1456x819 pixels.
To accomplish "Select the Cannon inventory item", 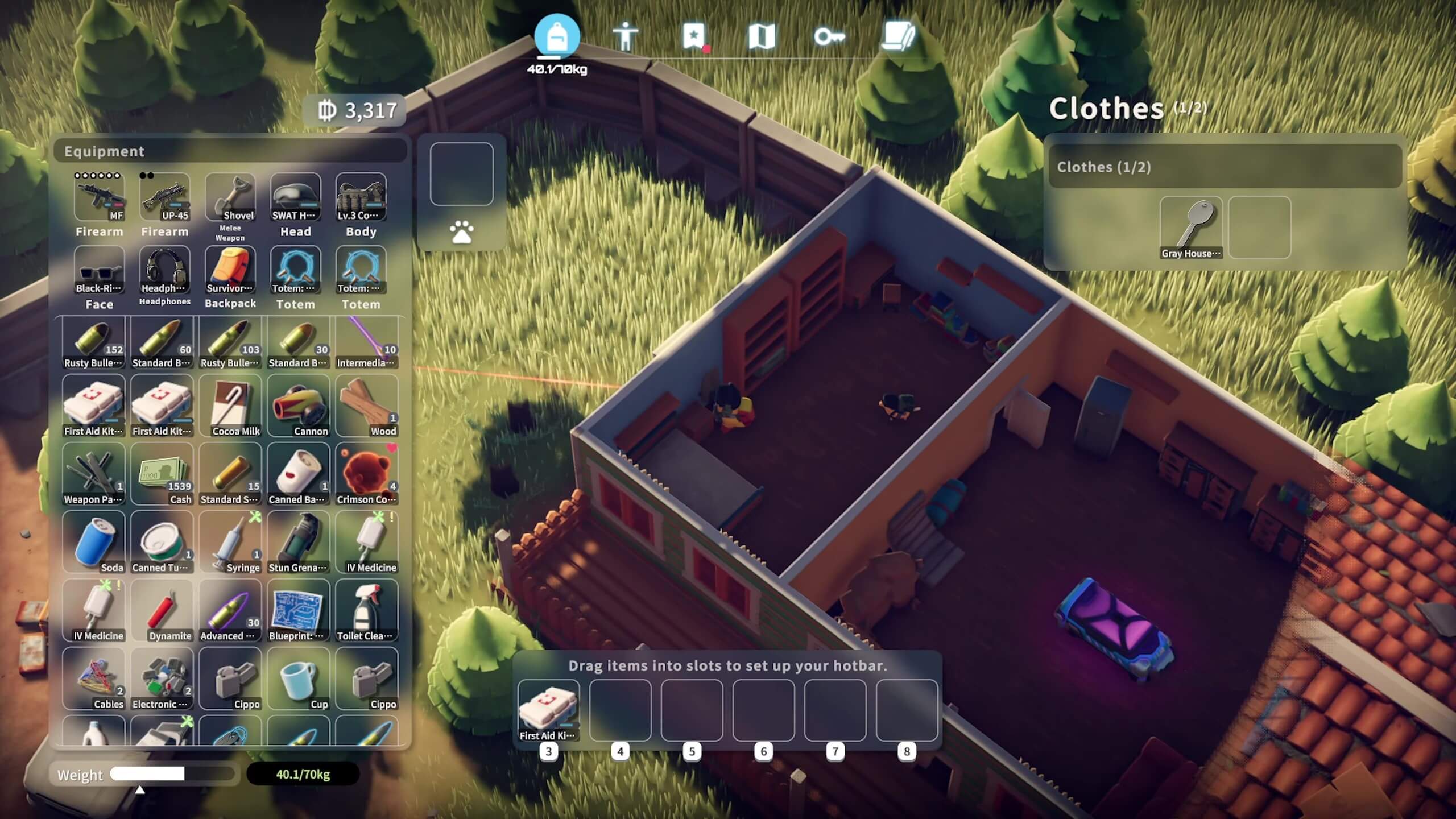I will tap(299, 406).
